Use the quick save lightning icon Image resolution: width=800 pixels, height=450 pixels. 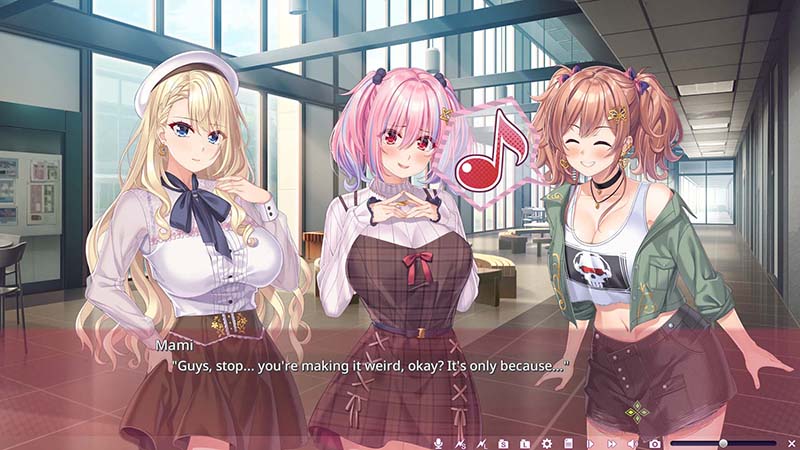pos(460,443)
